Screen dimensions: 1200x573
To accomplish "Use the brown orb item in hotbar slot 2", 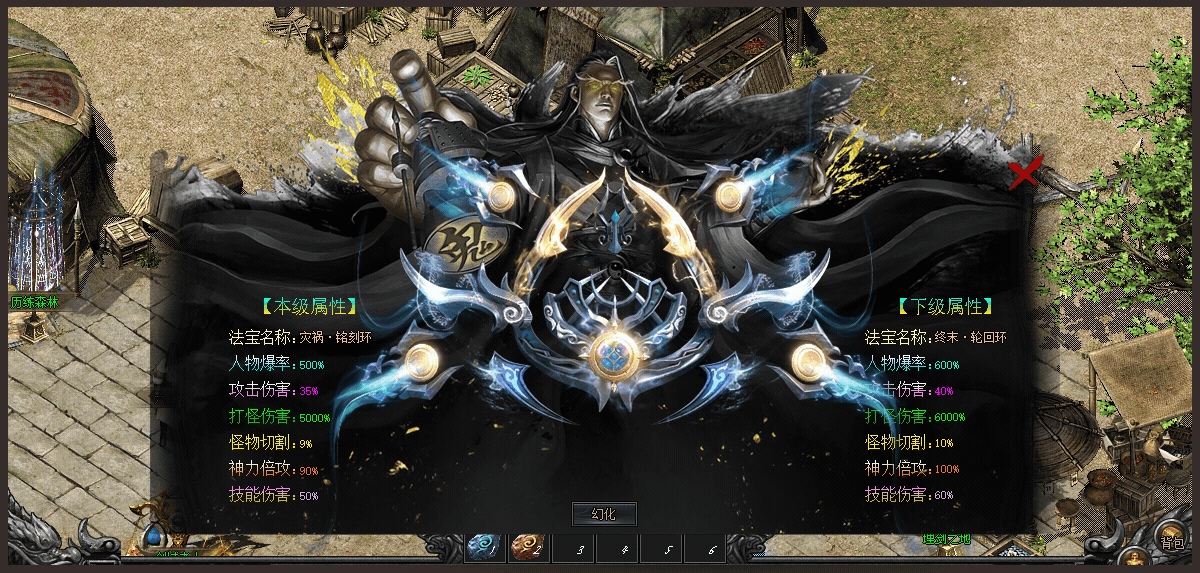I will pyautogui.click(x=528, y=547).
